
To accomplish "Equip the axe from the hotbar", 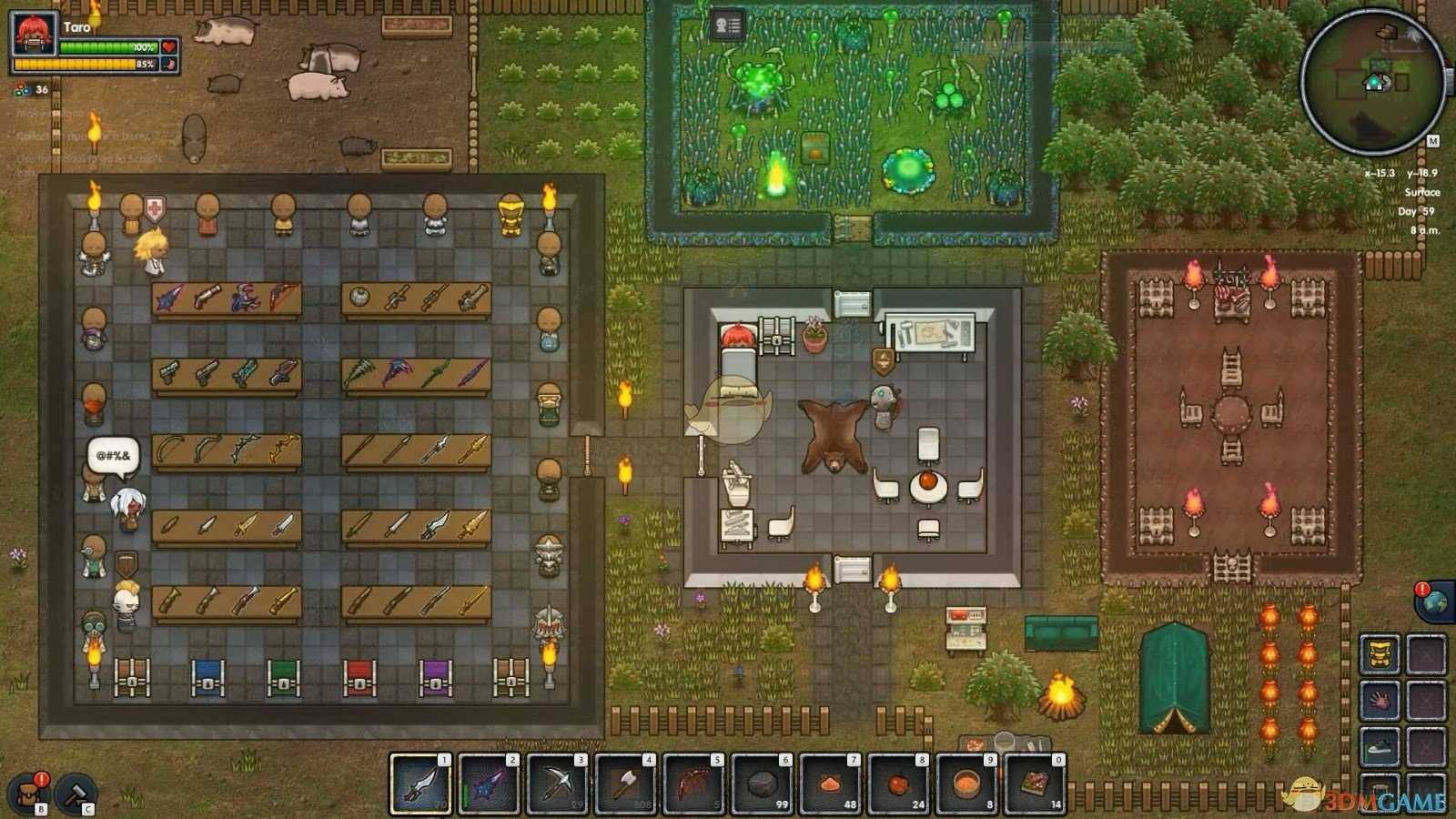I will tap(624, 784).
